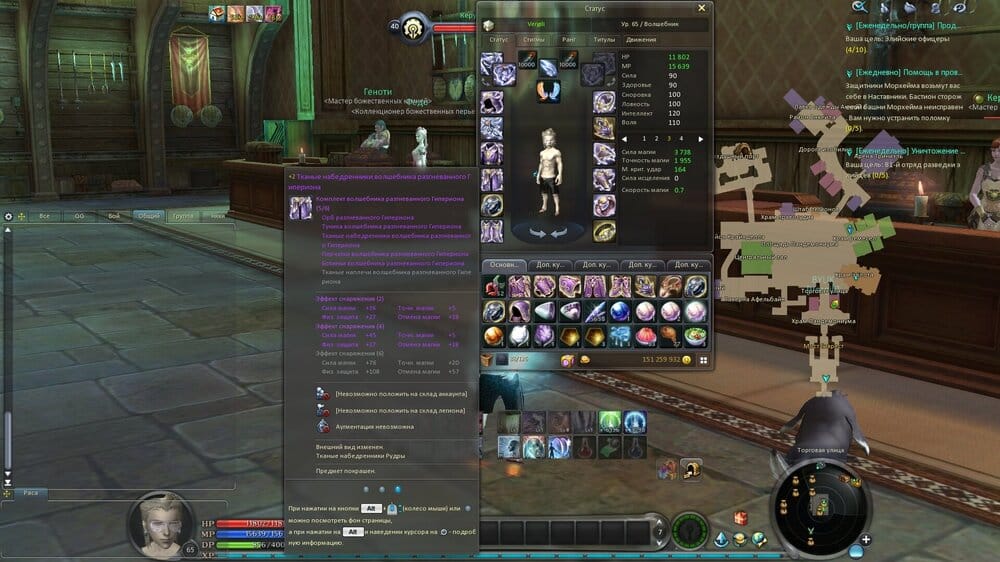Image resolution: width=1000 pixels, height=562 pixels.
Task: Switch chat to the Бой tab
Action: [114, 216]
